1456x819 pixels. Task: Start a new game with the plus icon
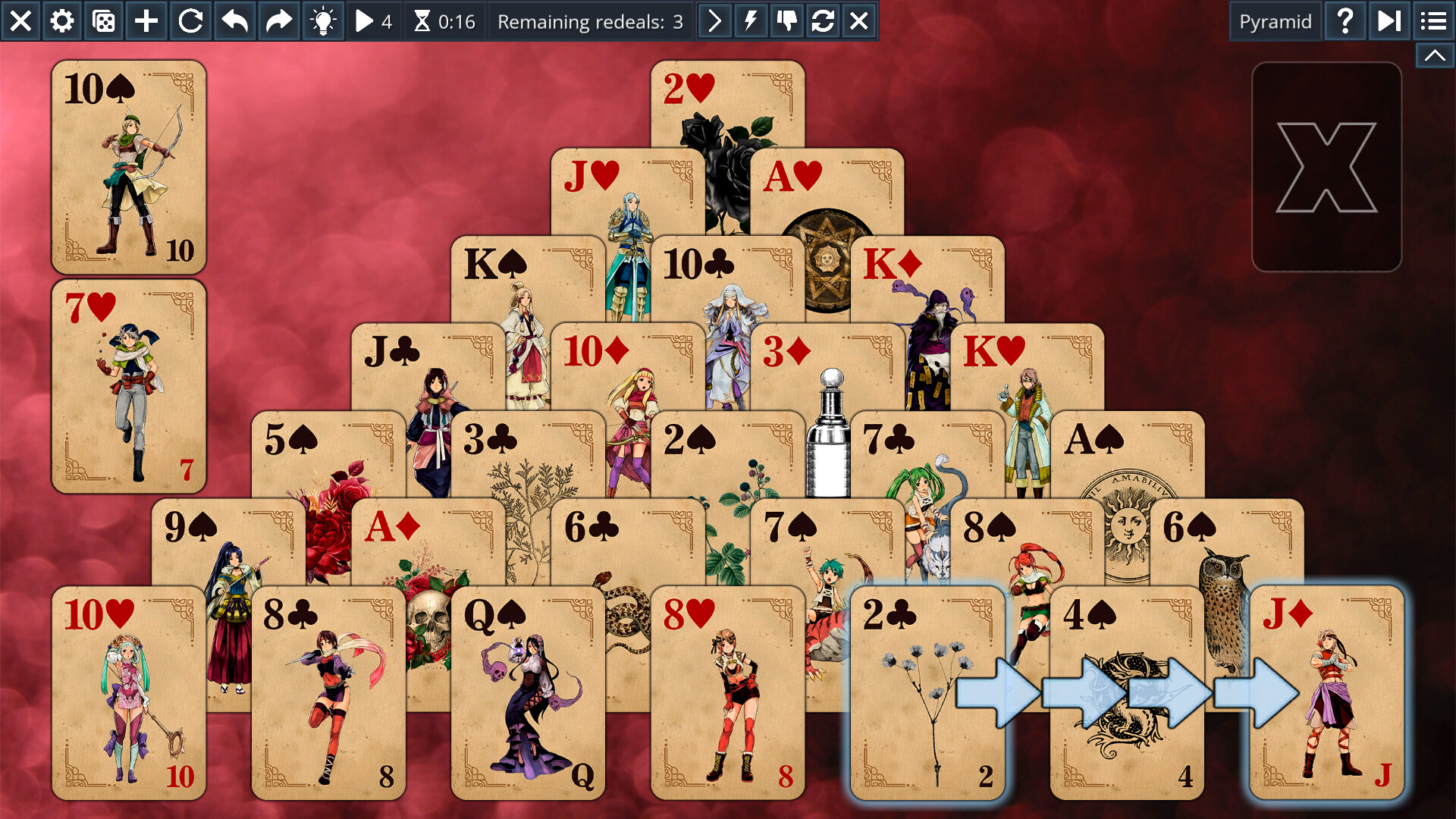146,20
